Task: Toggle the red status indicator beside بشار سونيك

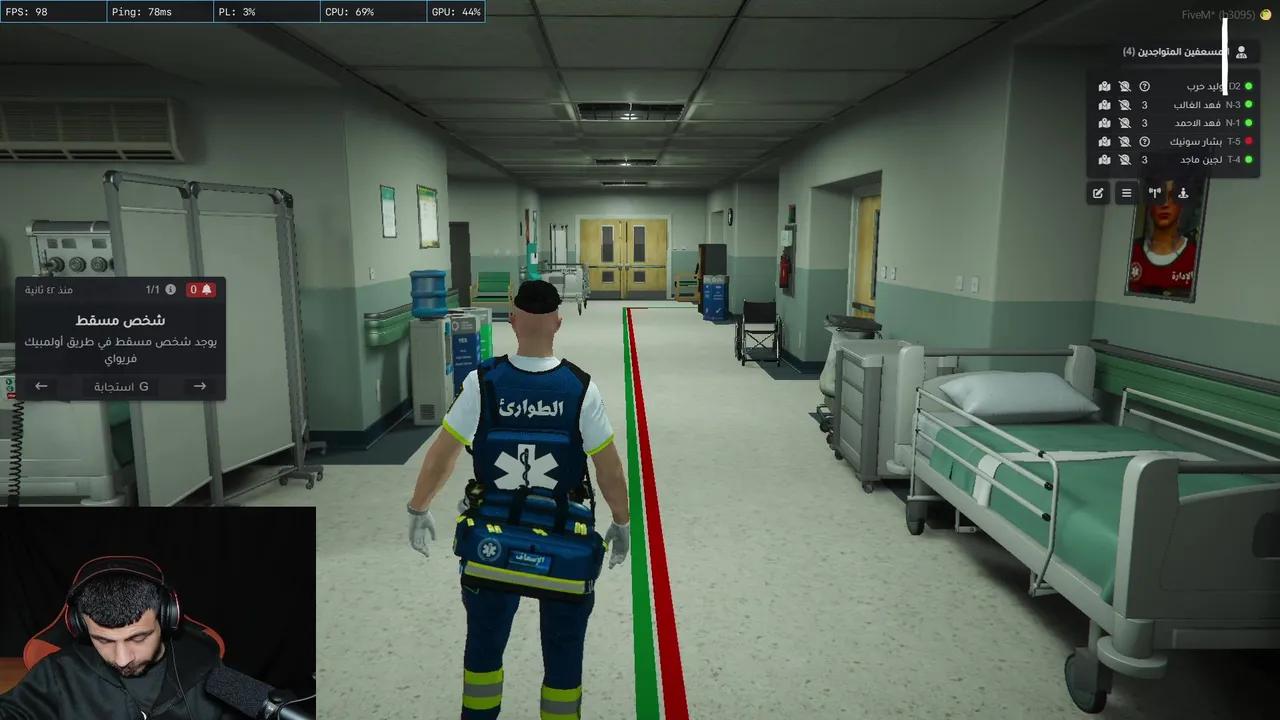Action: [x=1248, y=141]
